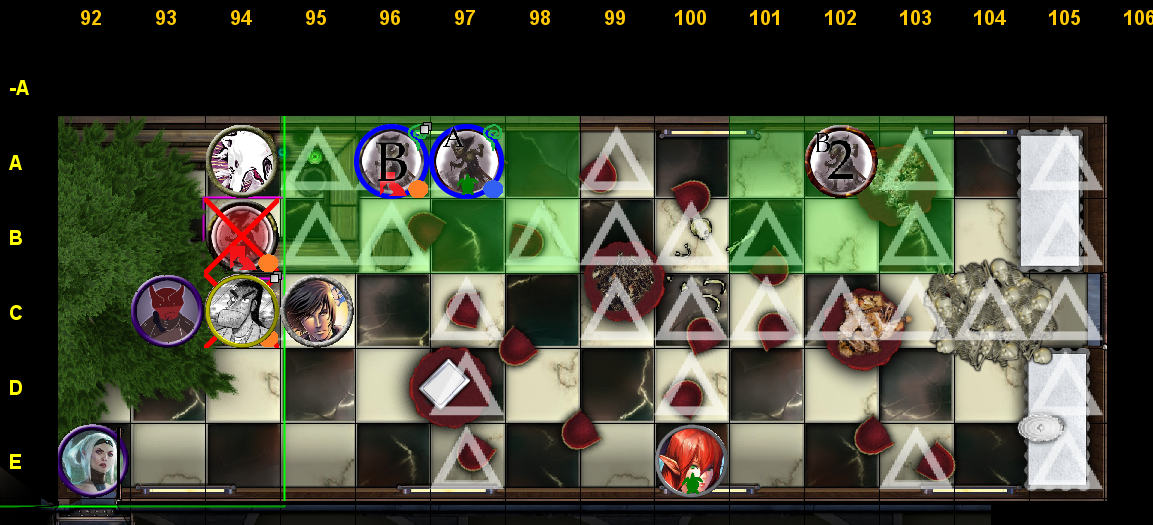Select the dark-haired hero token
Screen dimensions: 1153x525
[317, 311]
